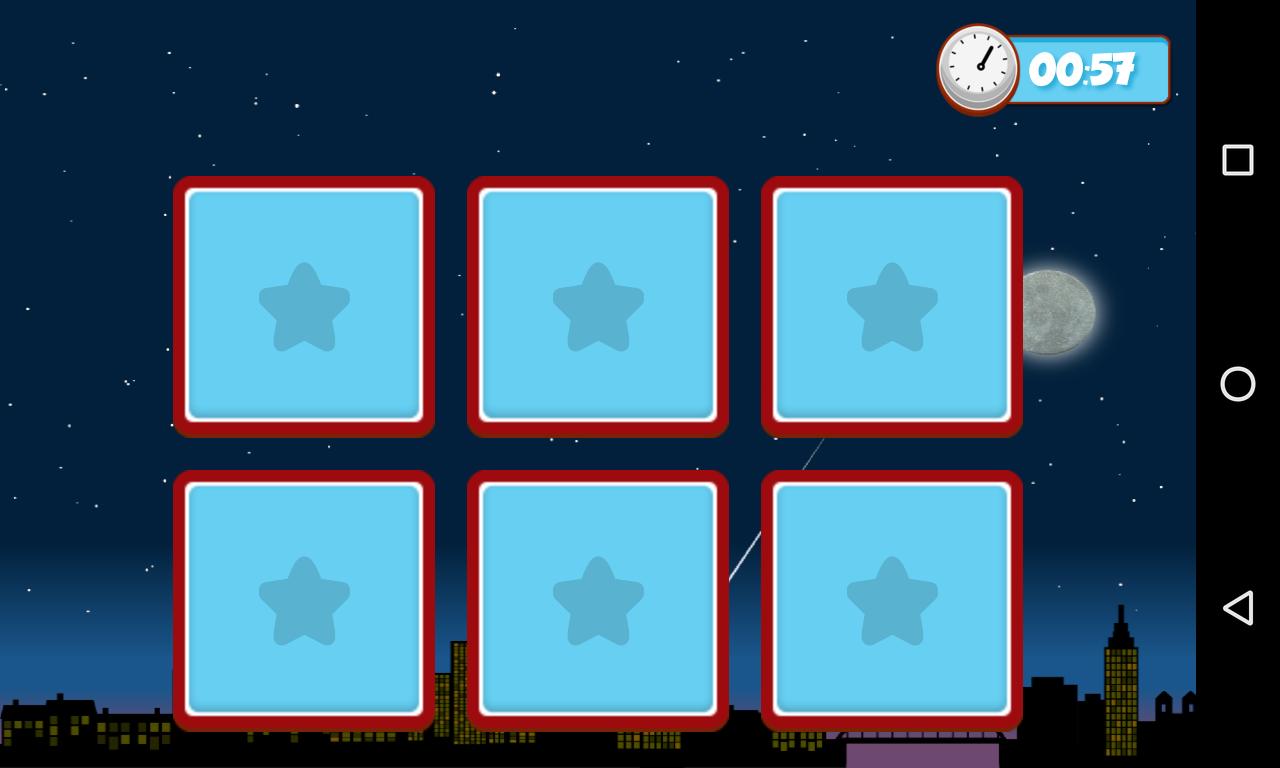Tap the Android Home circle button
Screen dimensions: 1280x768
[x=1238, y=384]
